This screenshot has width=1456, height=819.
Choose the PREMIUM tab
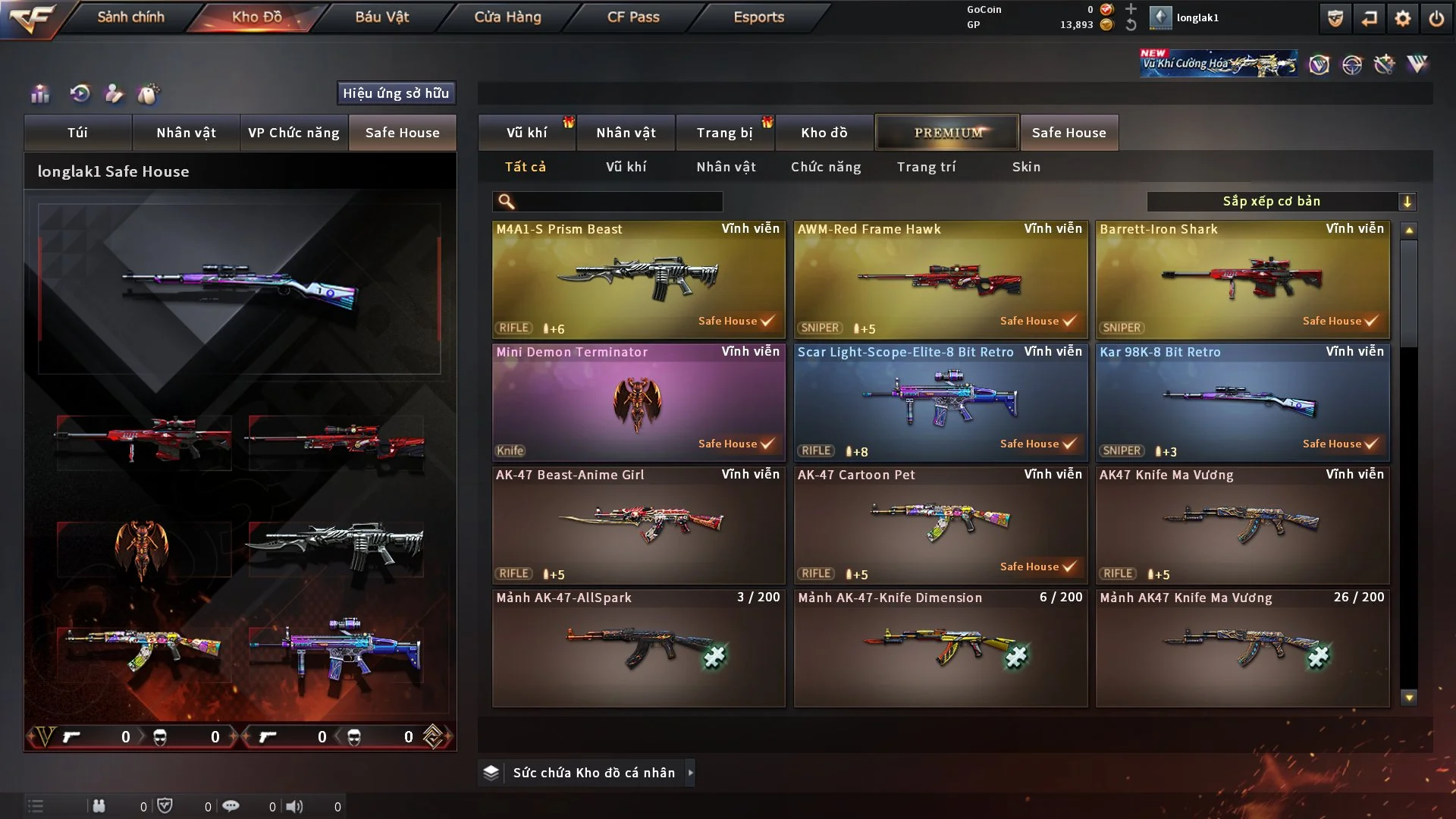947,133
